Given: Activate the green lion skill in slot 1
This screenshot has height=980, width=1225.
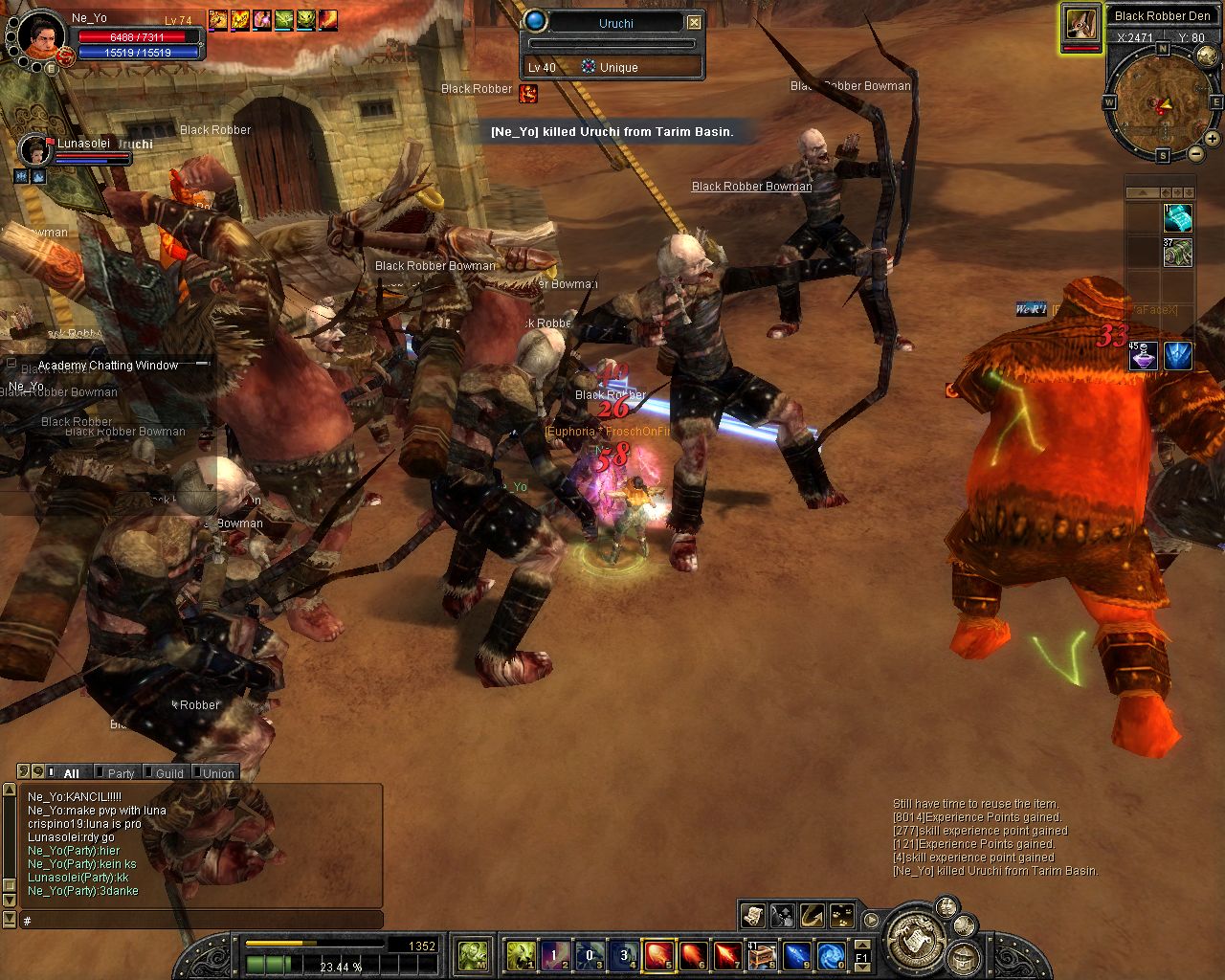Looking at the screenshot, I should click(x=520, y=954).
